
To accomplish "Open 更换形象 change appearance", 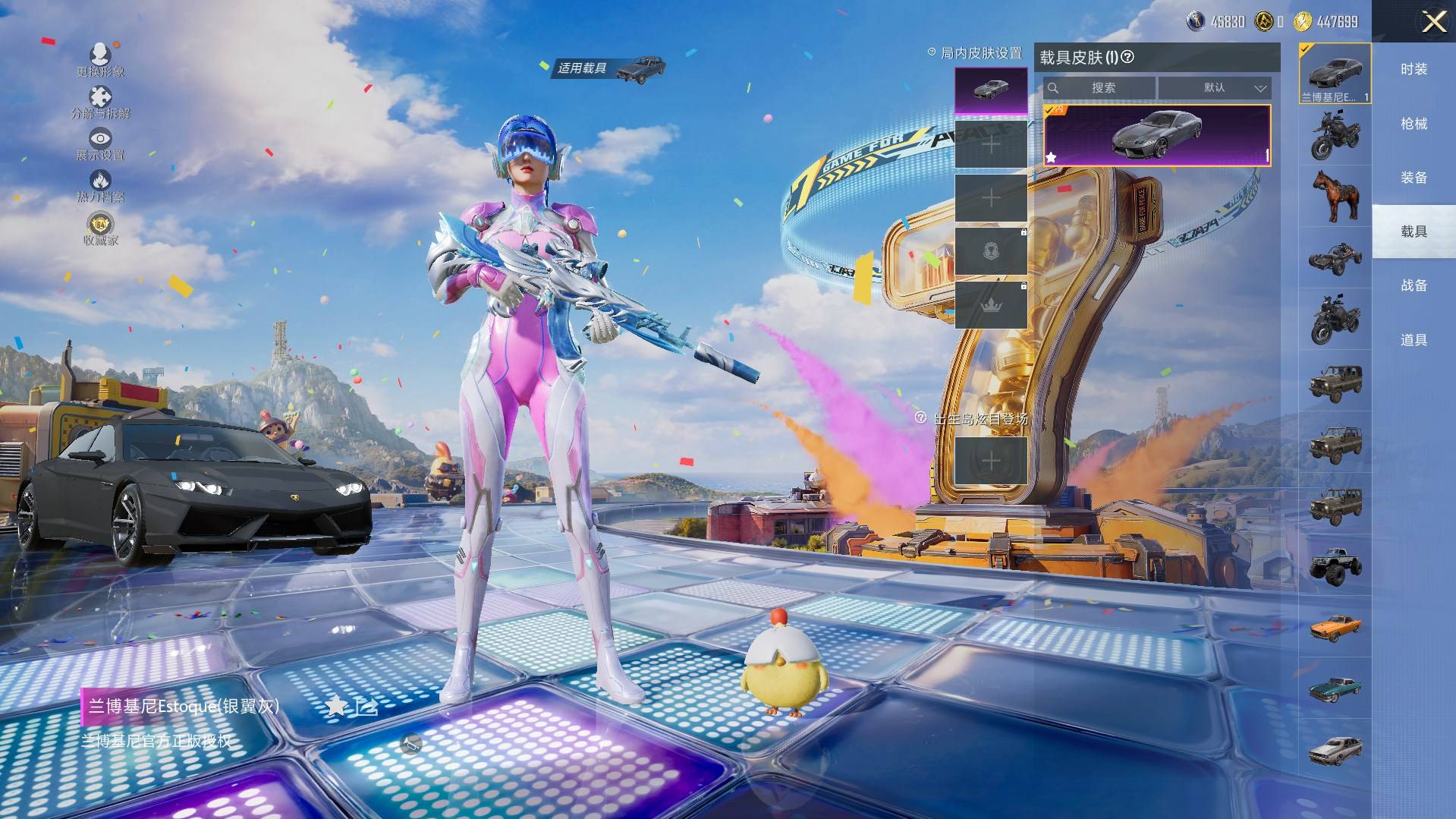I will (100, 59).
